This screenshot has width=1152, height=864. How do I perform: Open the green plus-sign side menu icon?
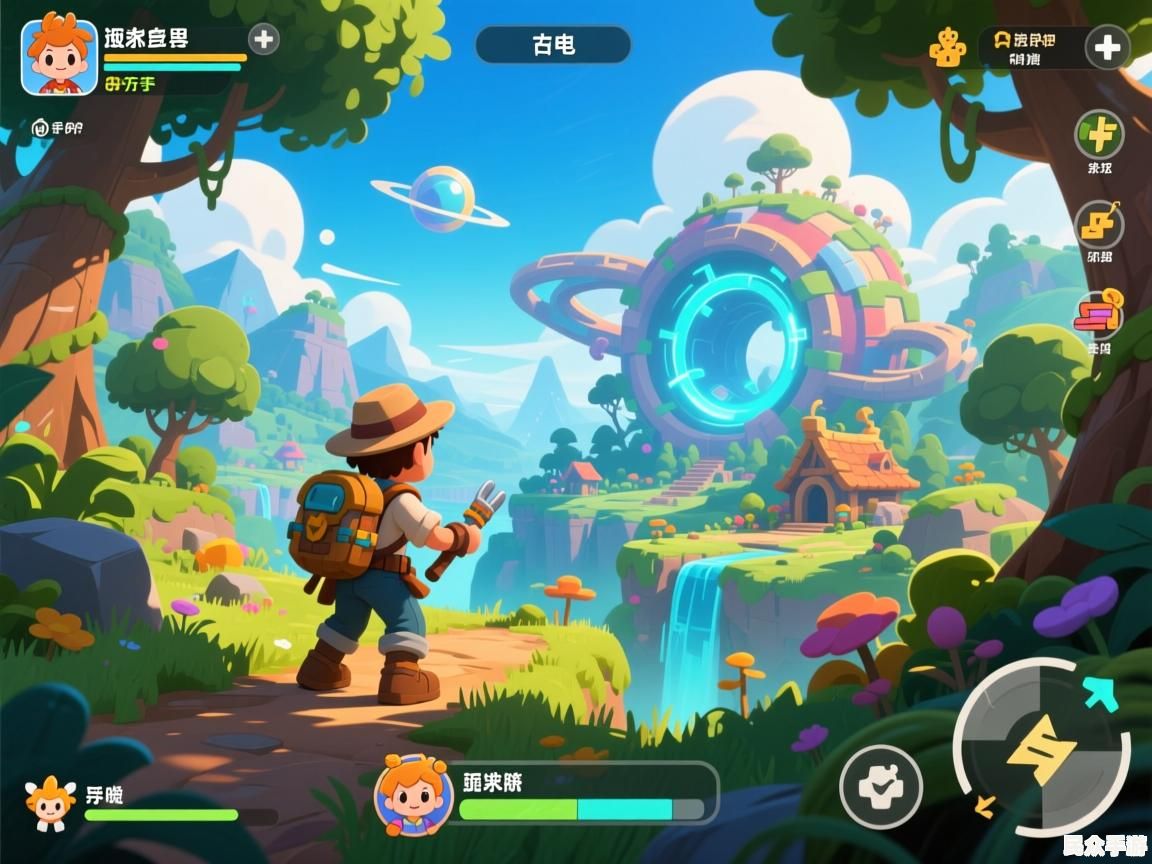pyautogui.click(x=1099, y=133)
